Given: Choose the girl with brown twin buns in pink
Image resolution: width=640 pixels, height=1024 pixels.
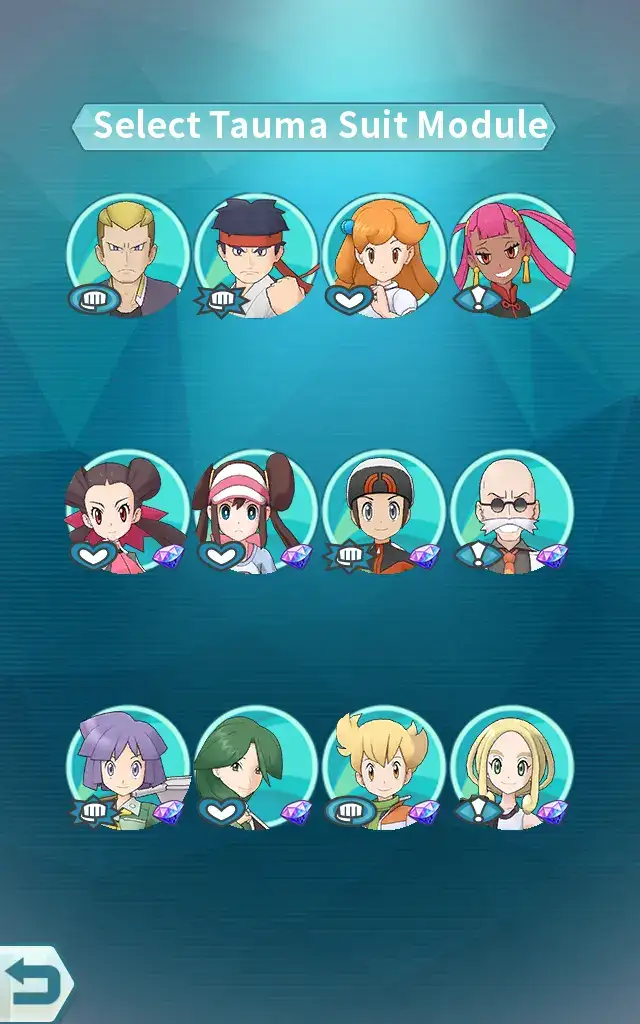Looking at the screenshot, I should 128,512.
